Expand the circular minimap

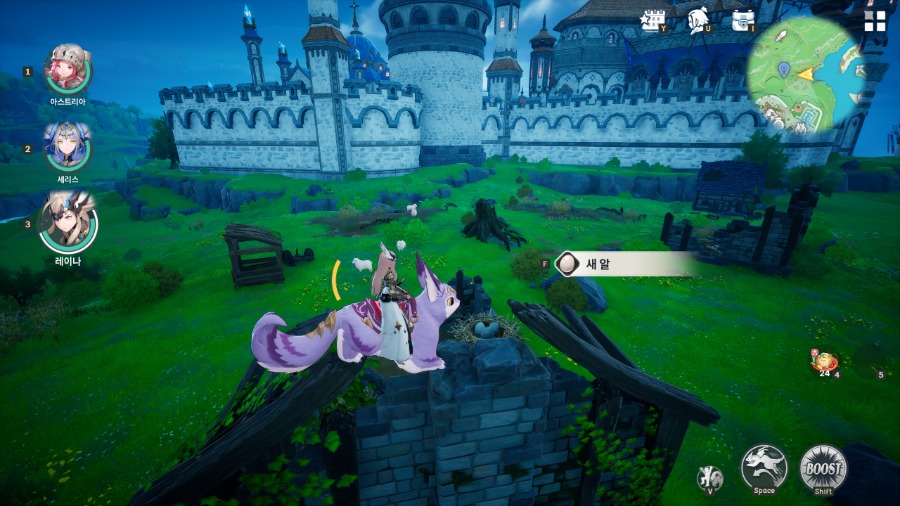(x=805, y=74)
